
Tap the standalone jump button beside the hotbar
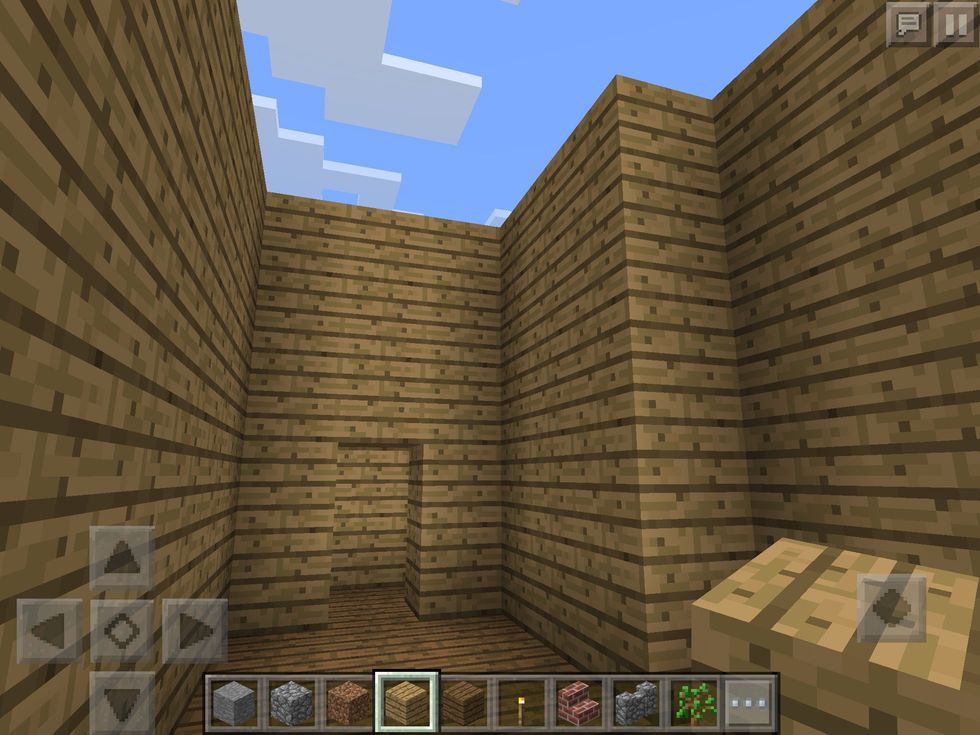tap(892, 608)
